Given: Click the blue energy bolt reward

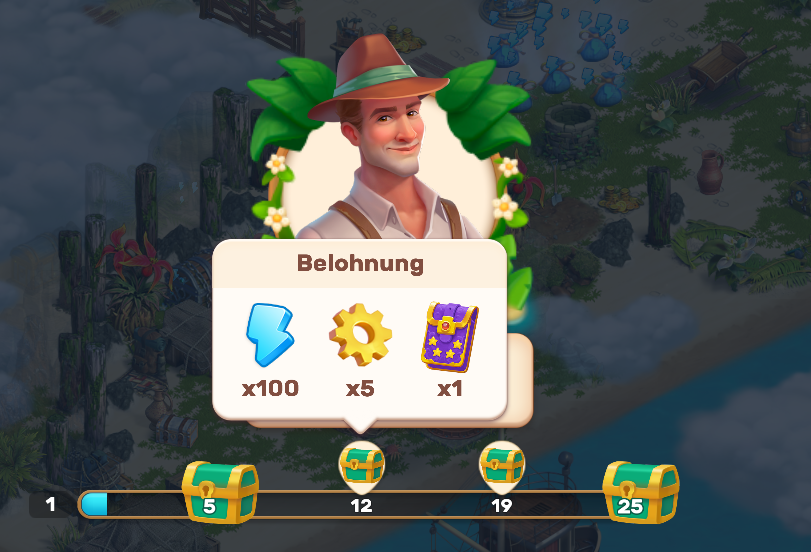Looking at the screenshot, I should 269,335.
